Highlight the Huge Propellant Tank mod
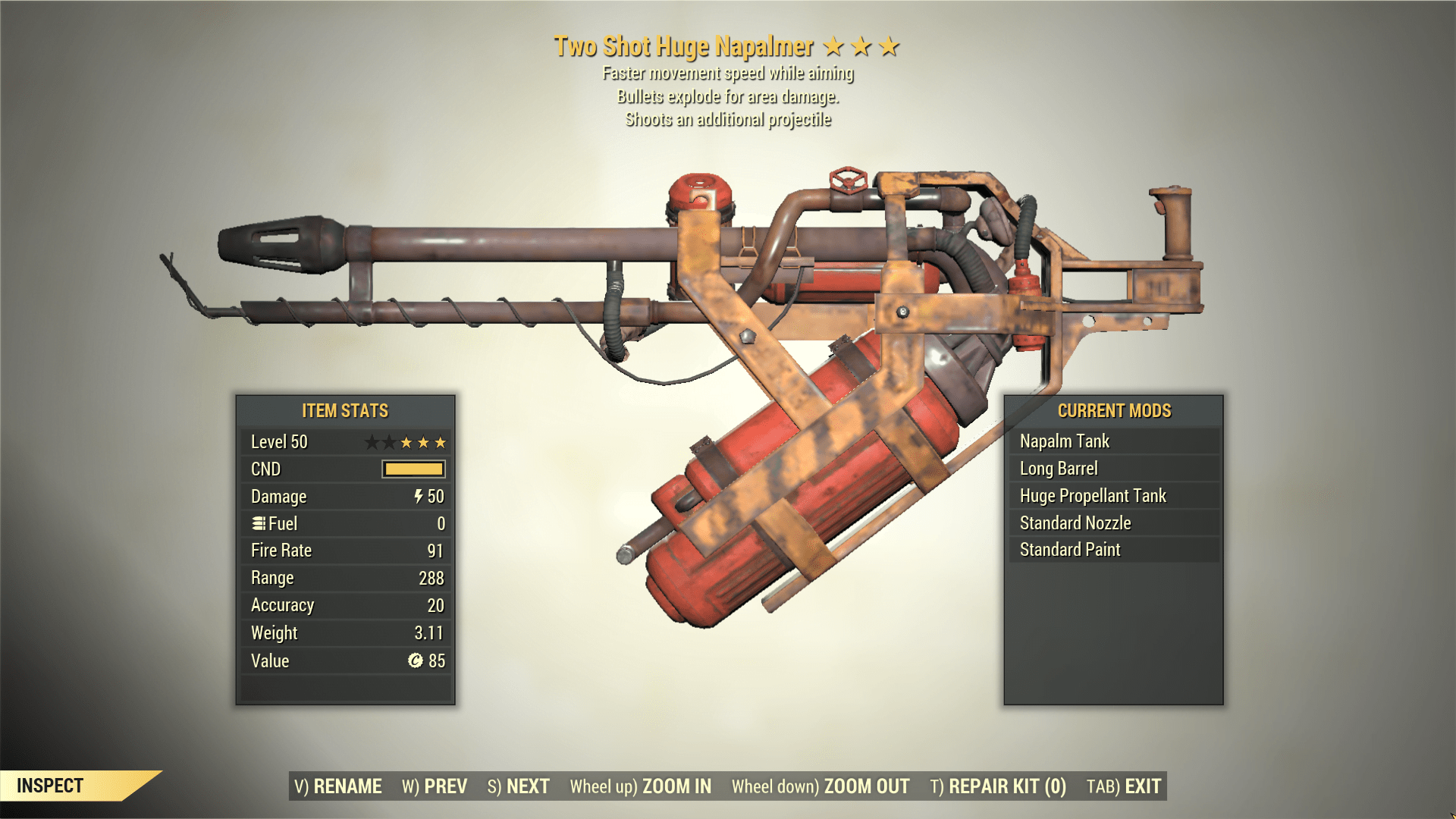The image size is (1456, 819). [x=1113, y=496]
